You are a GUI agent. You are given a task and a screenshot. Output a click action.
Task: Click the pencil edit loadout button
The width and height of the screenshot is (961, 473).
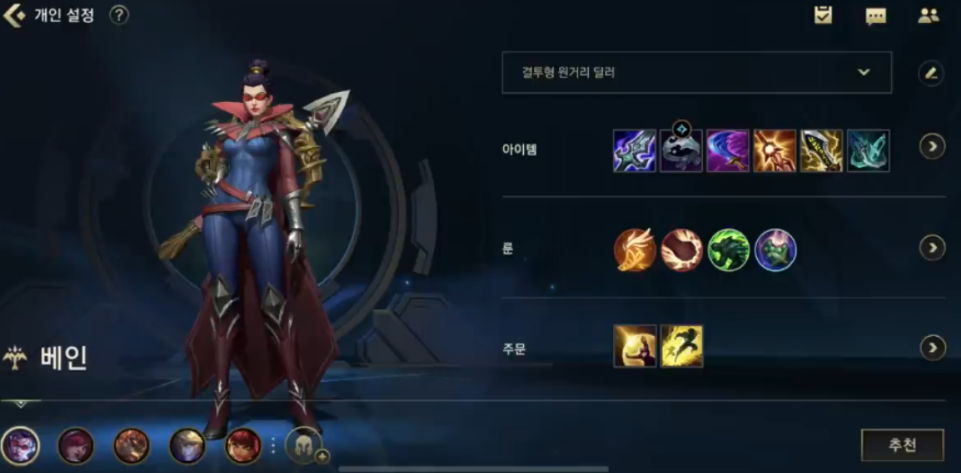(x=931, y=73)
